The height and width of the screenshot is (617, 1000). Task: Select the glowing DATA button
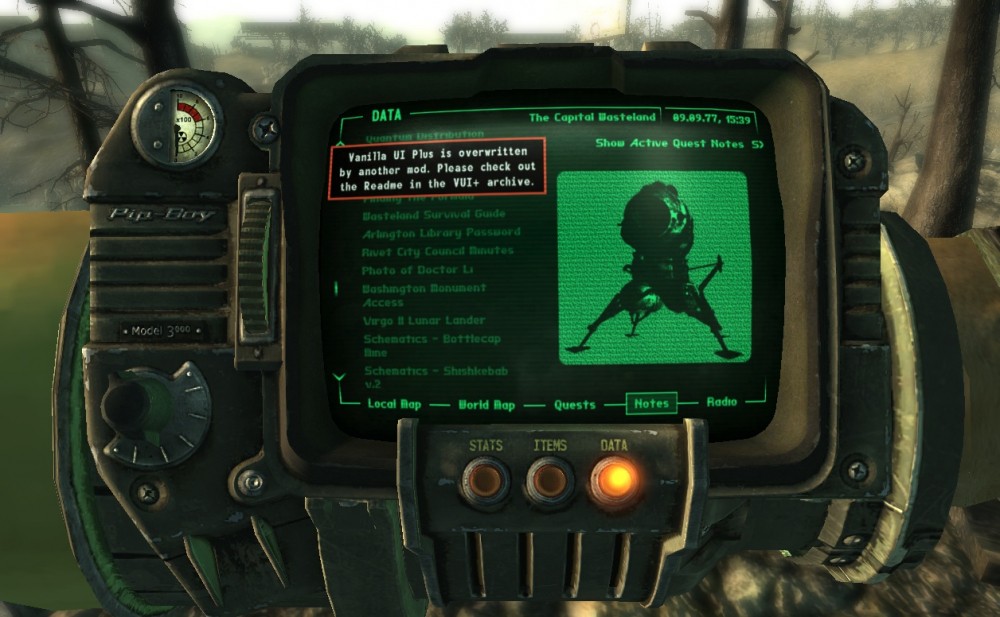[613, 480]
